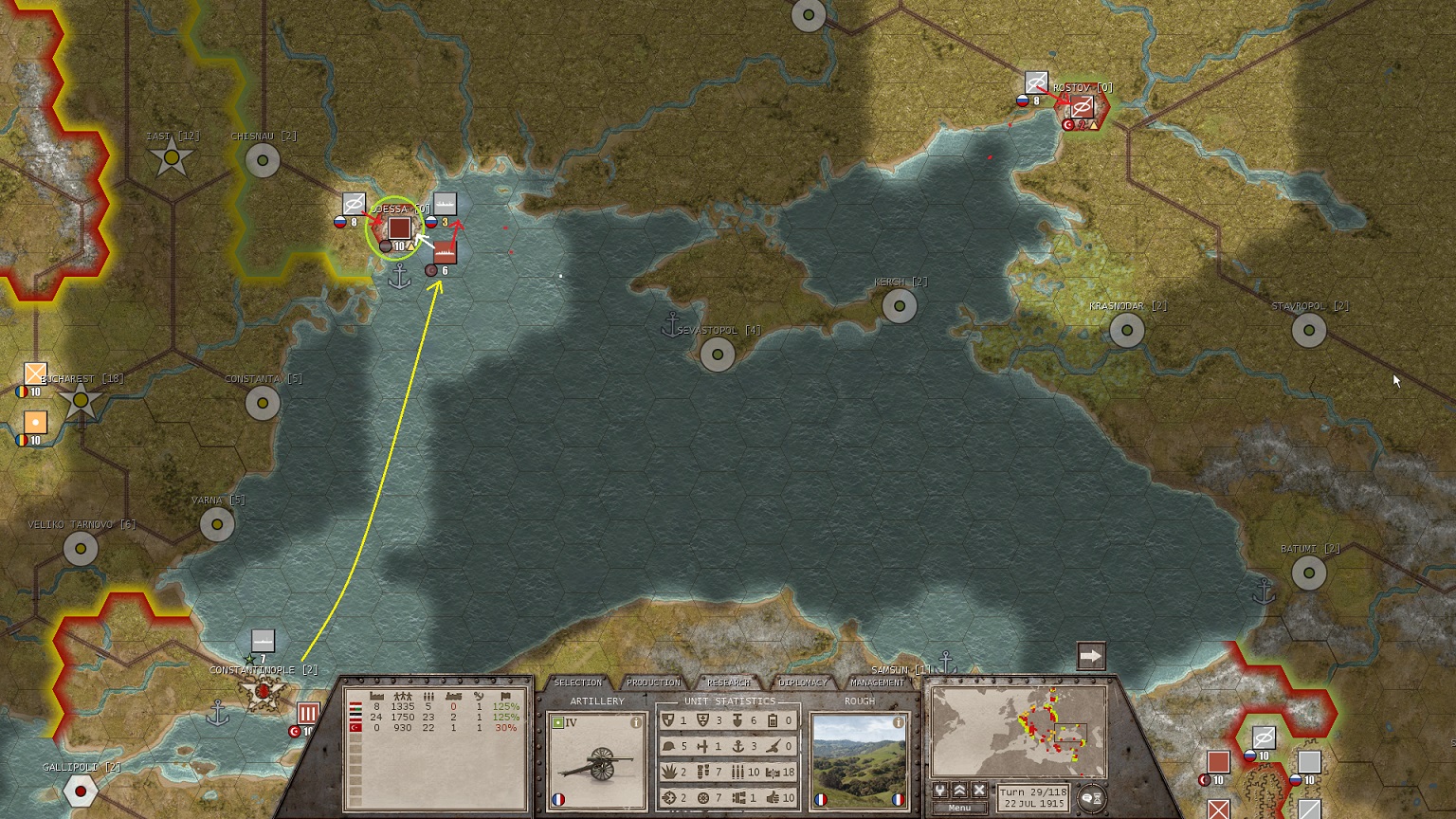This screenshot has height=819, width=1456.
Task: Show info for the Artillery unit
Action: 636,722
